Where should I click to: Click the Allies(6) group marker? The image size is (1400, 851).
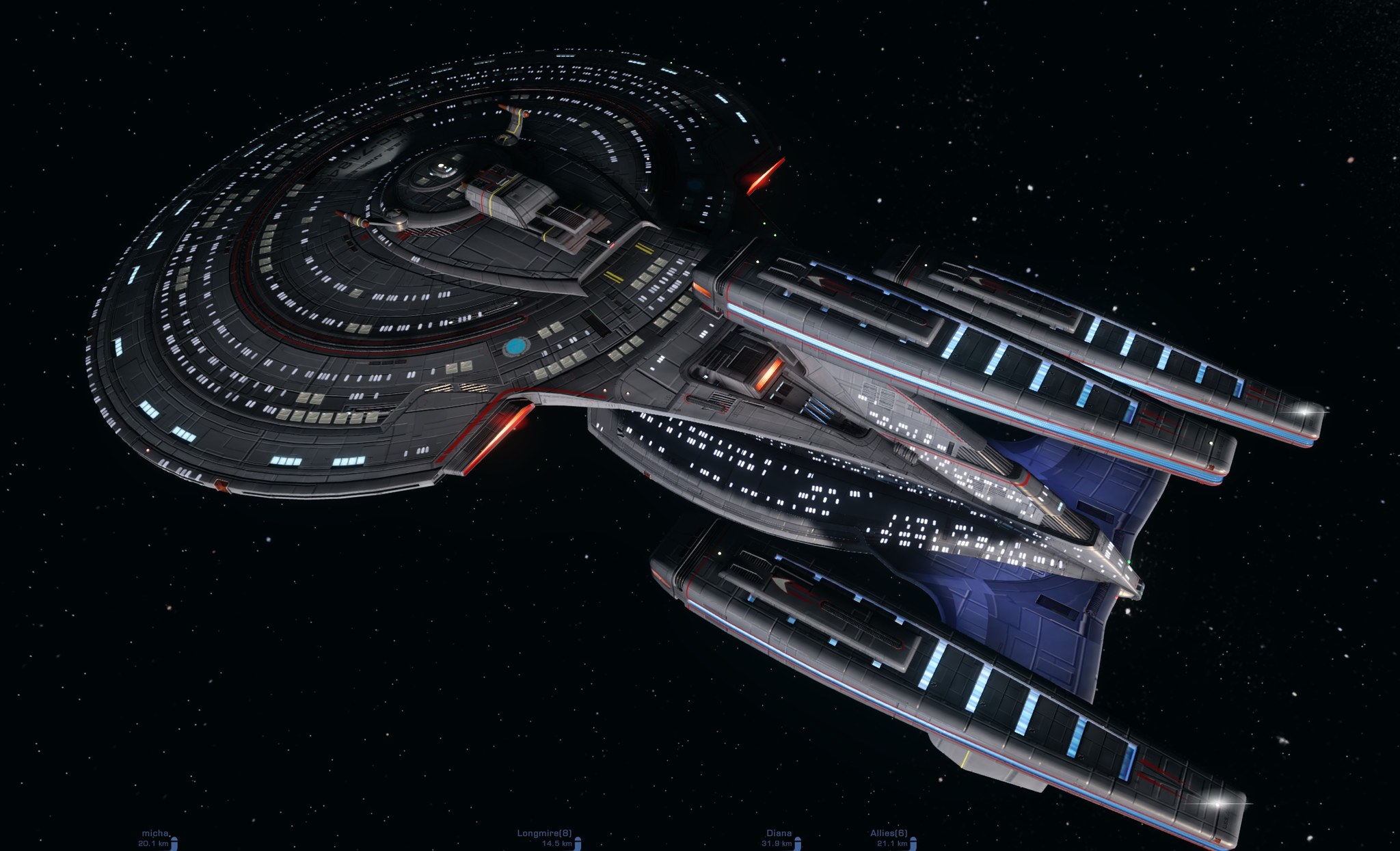889,837
